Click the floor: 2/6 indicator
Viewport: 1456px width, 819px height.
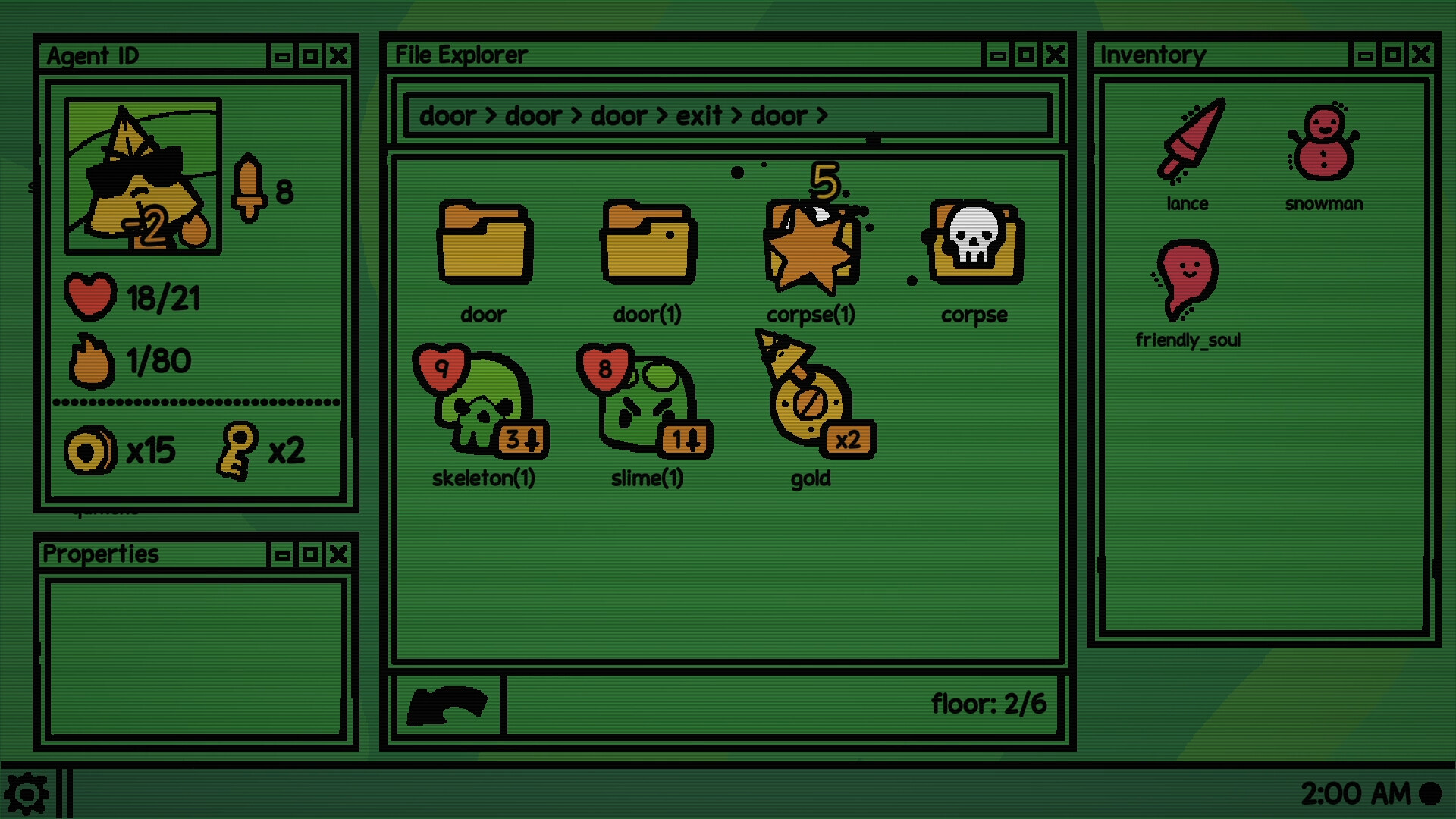coord(988,704)
